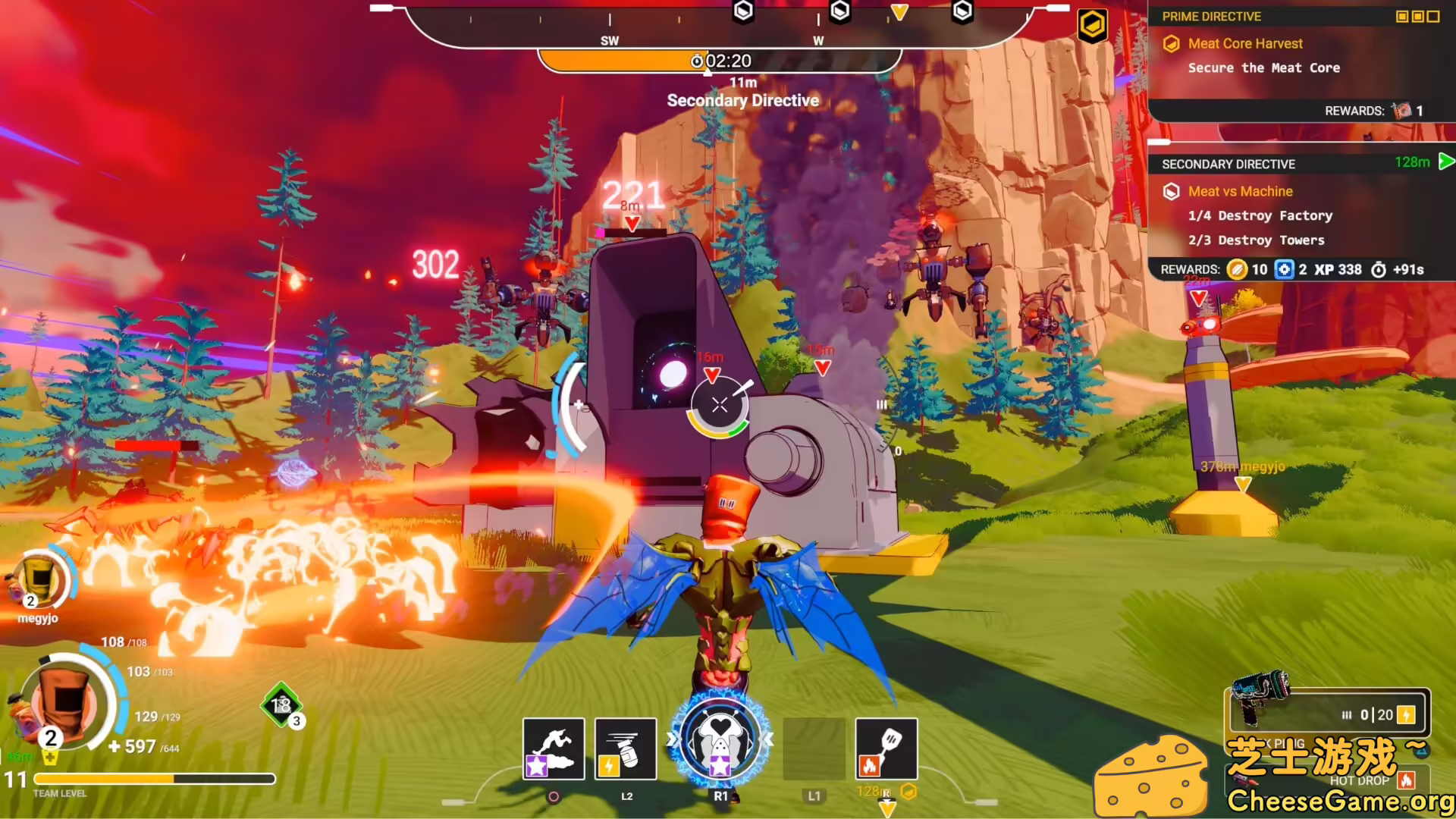Activate the flaming spatula ability
The width and height of the screenshot is (1456, 819).
coord(886,748)
